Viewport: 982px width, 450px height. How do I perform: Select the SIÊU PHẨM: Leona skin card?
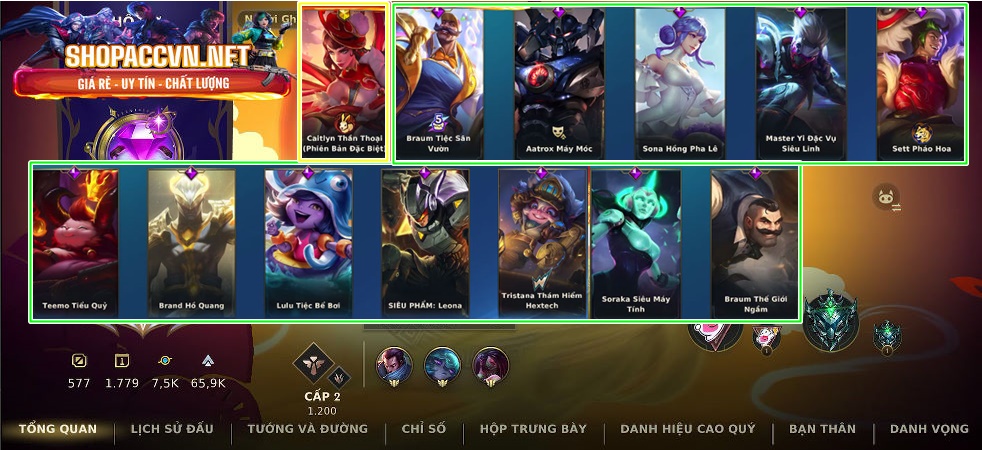coord(425,242)
